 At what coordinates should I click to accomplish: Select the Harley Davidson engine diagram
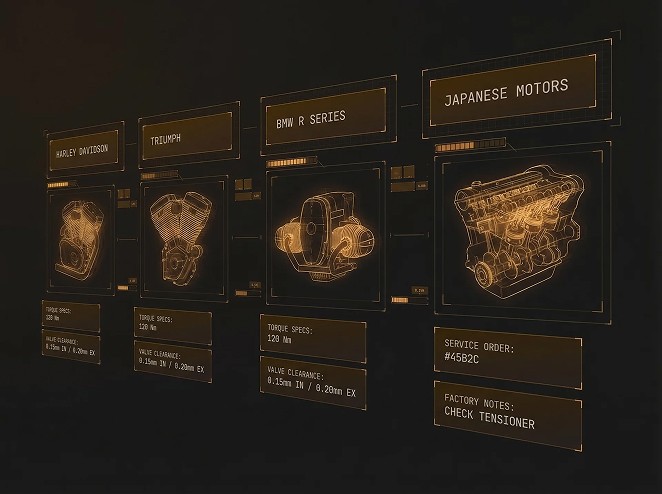[x=81, y=237]
